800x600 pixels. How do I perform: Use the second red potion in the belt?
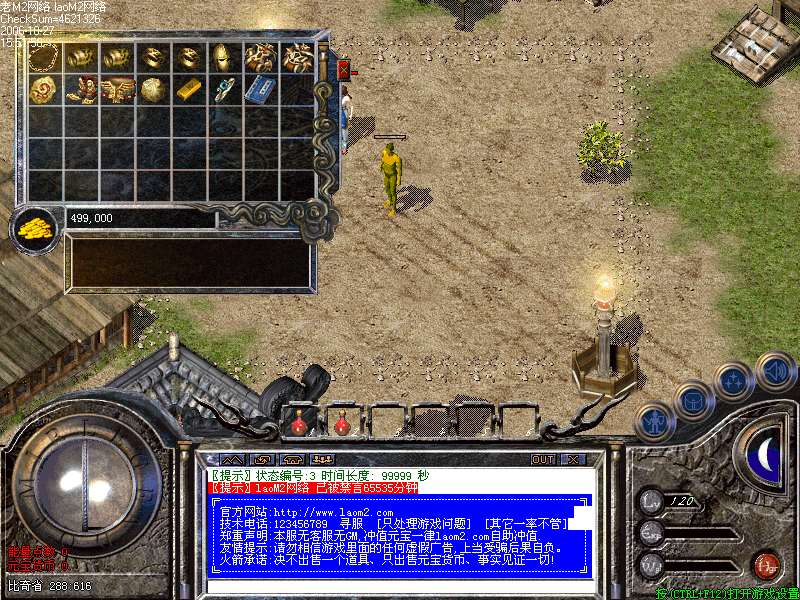click(342, 424)
